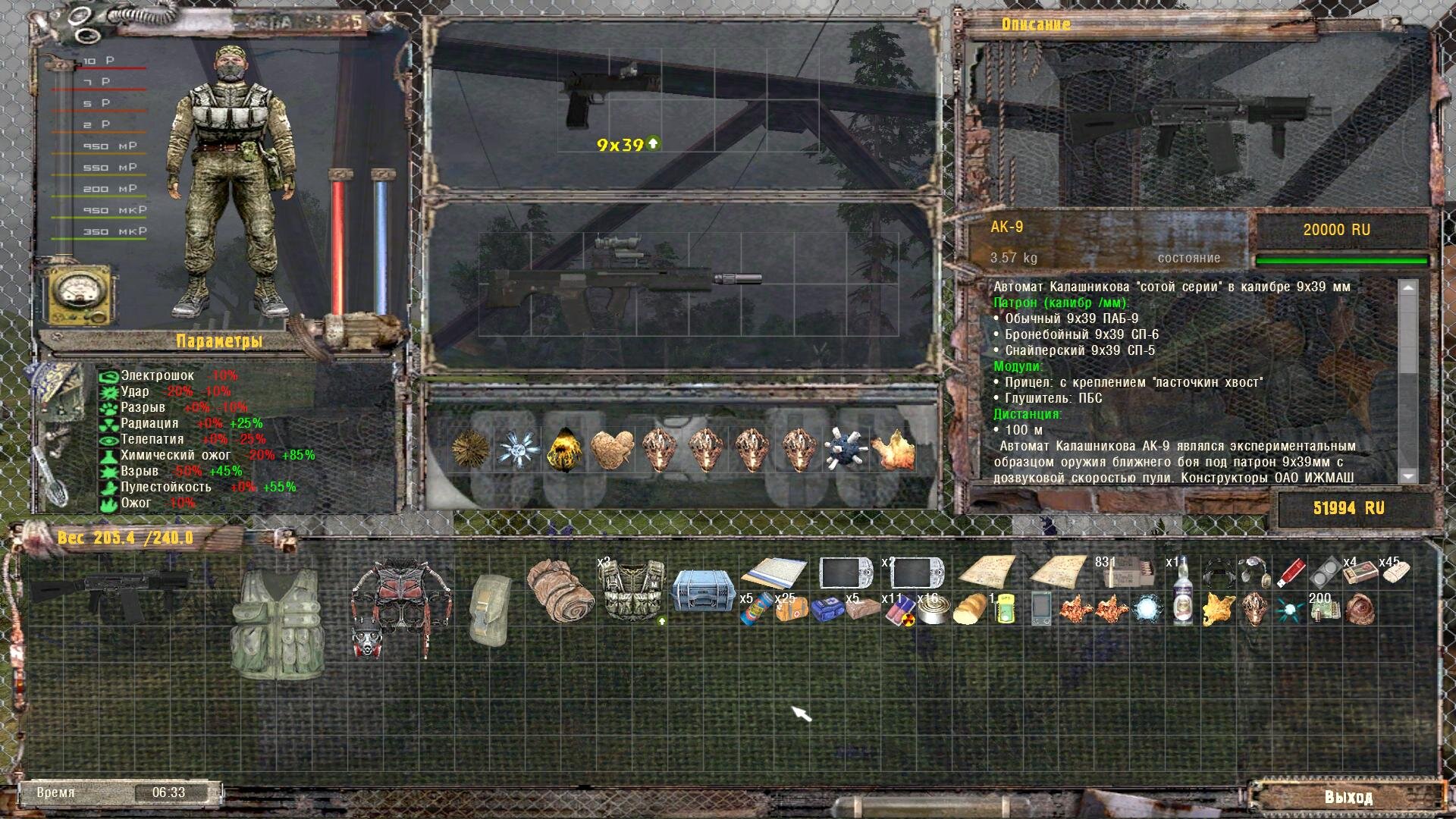Select the heart-shaped tan artifact on the belt
Screen dimensions: 1456x819
point(611,449)
